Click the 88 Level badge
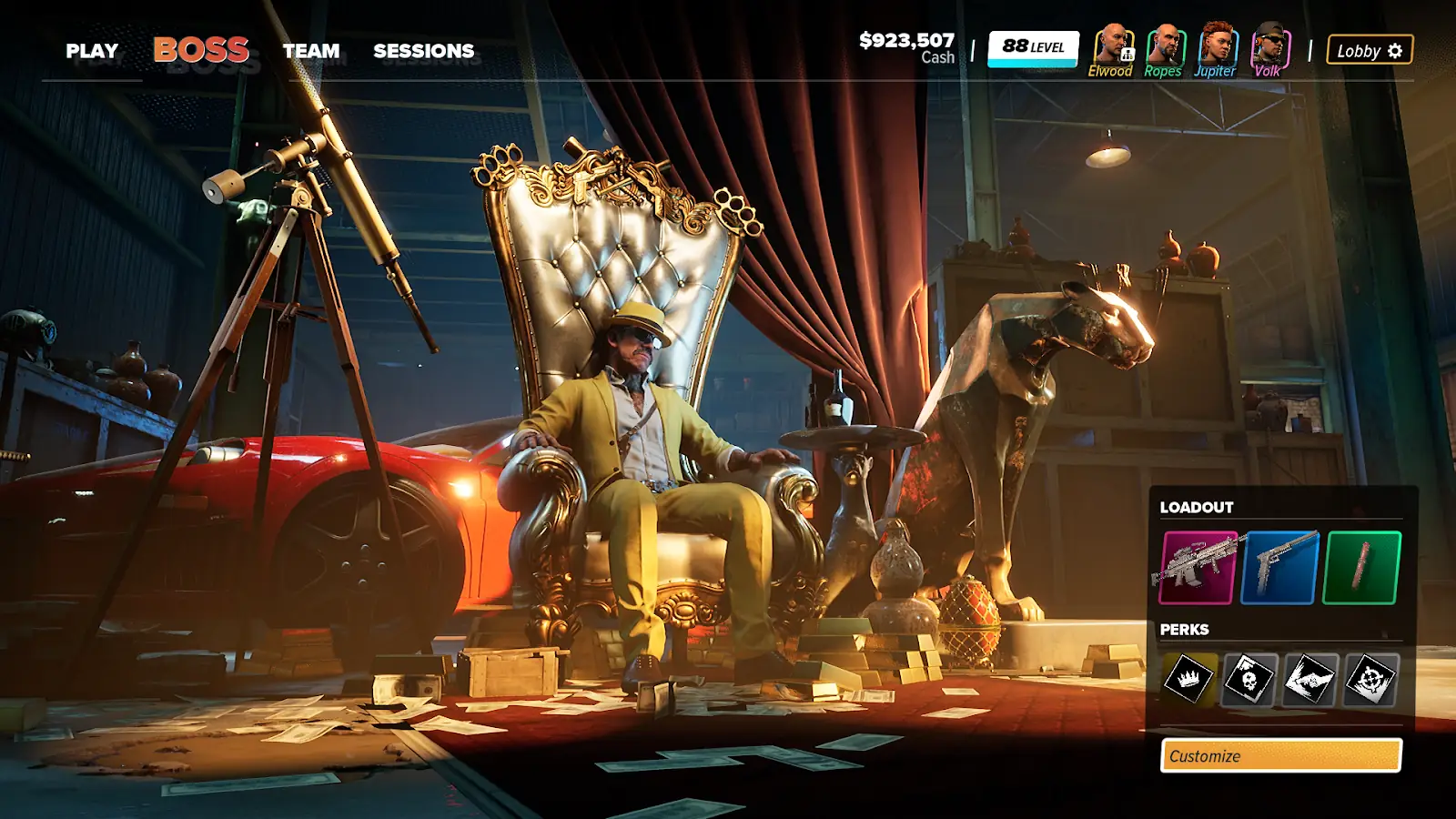Screen dimensions: 1456x819 (1033, 48)
